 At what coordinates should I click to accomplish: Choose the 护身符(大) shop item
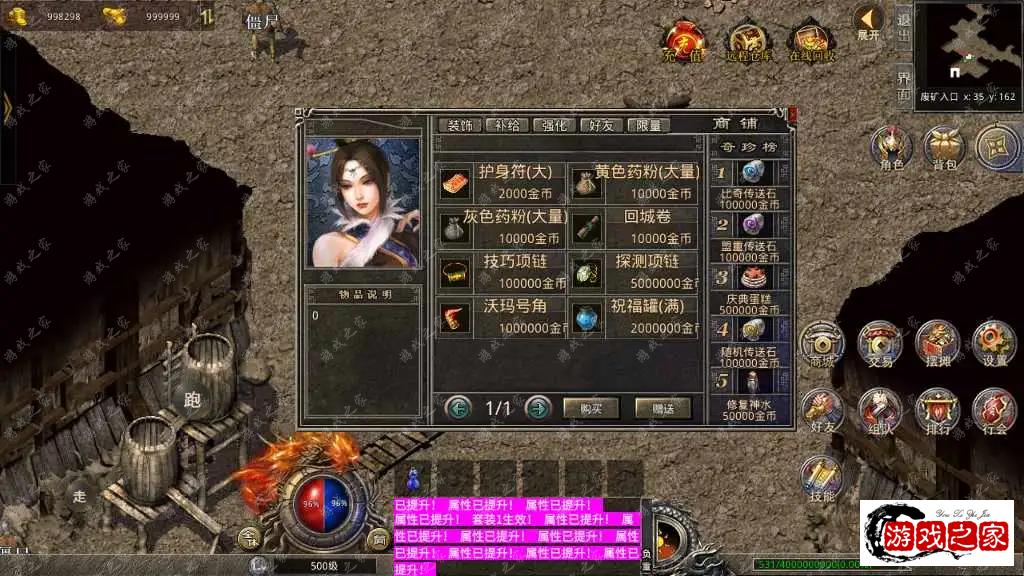[x=502, y=181]
